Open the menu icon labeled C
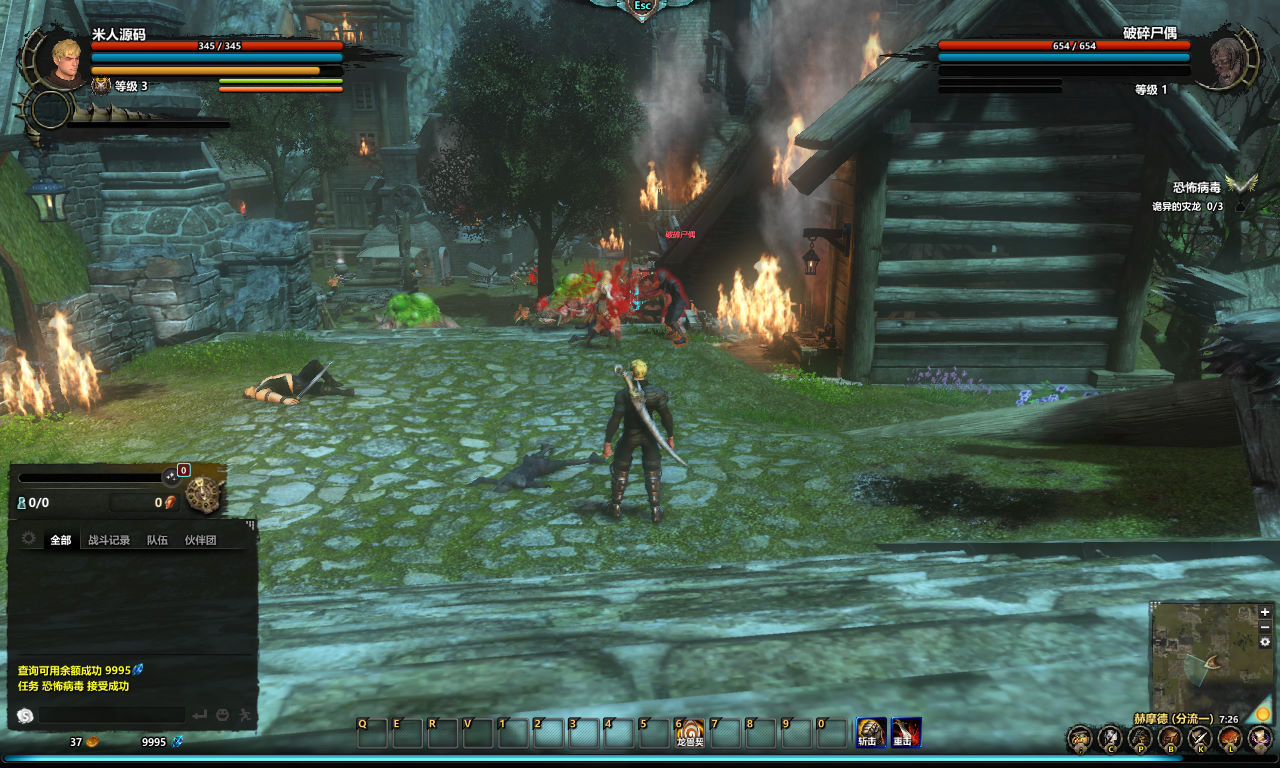 (1110, 739)
